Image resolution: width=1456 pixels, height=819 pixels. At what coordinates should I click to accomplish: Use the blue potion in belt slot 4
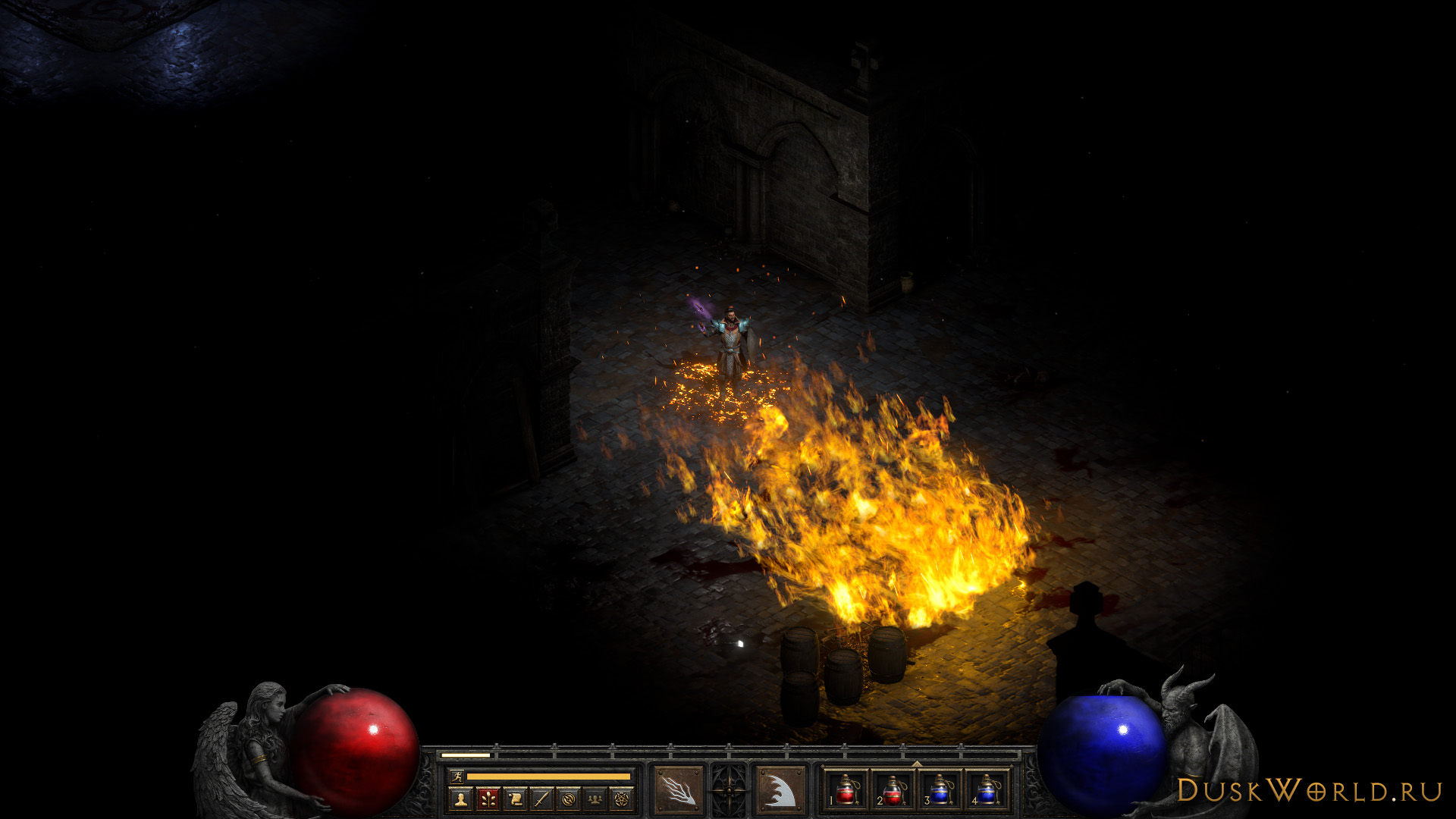(987, 791)
